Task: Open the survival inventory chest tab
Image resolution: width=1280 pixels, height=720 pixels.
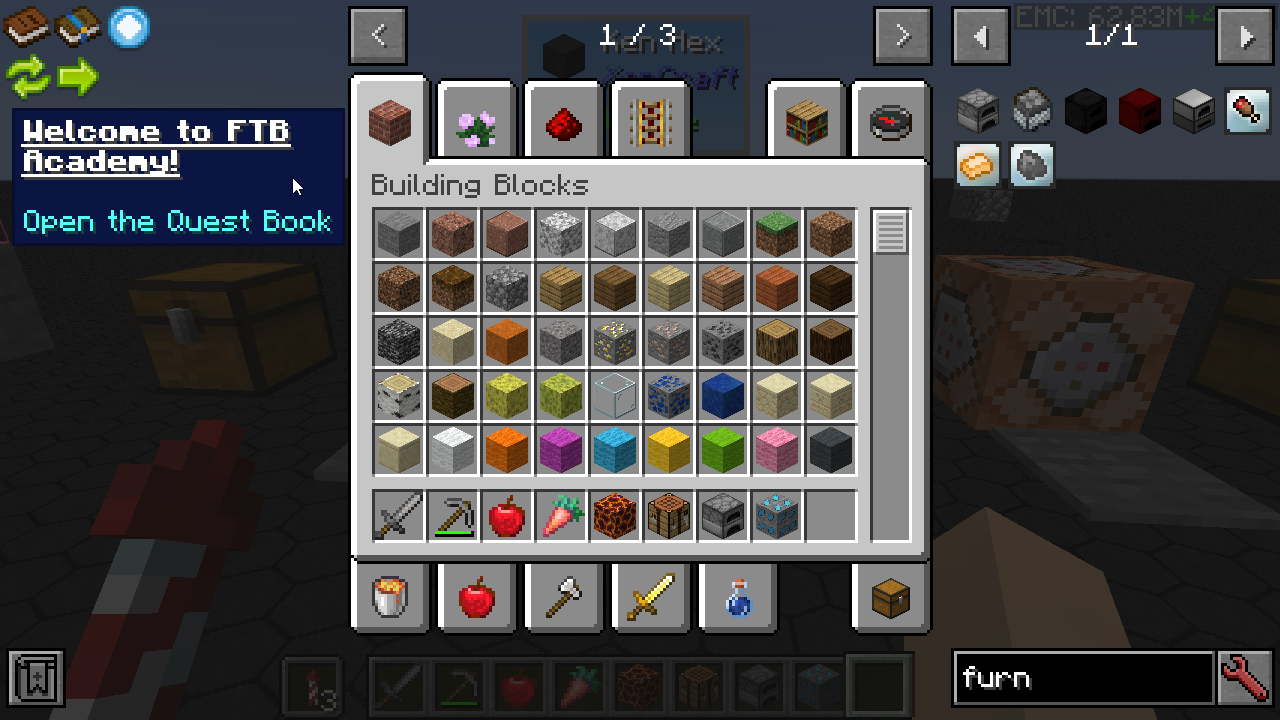Action: (891, 598)
